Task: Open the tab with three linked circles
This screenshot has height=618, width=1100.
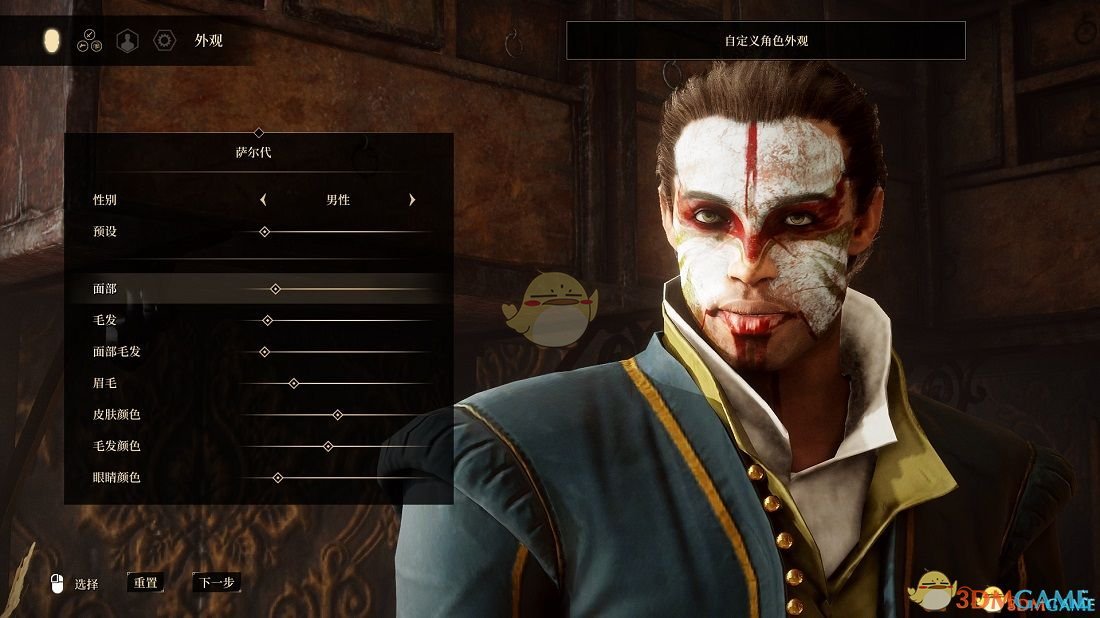Action: [89, 41]
